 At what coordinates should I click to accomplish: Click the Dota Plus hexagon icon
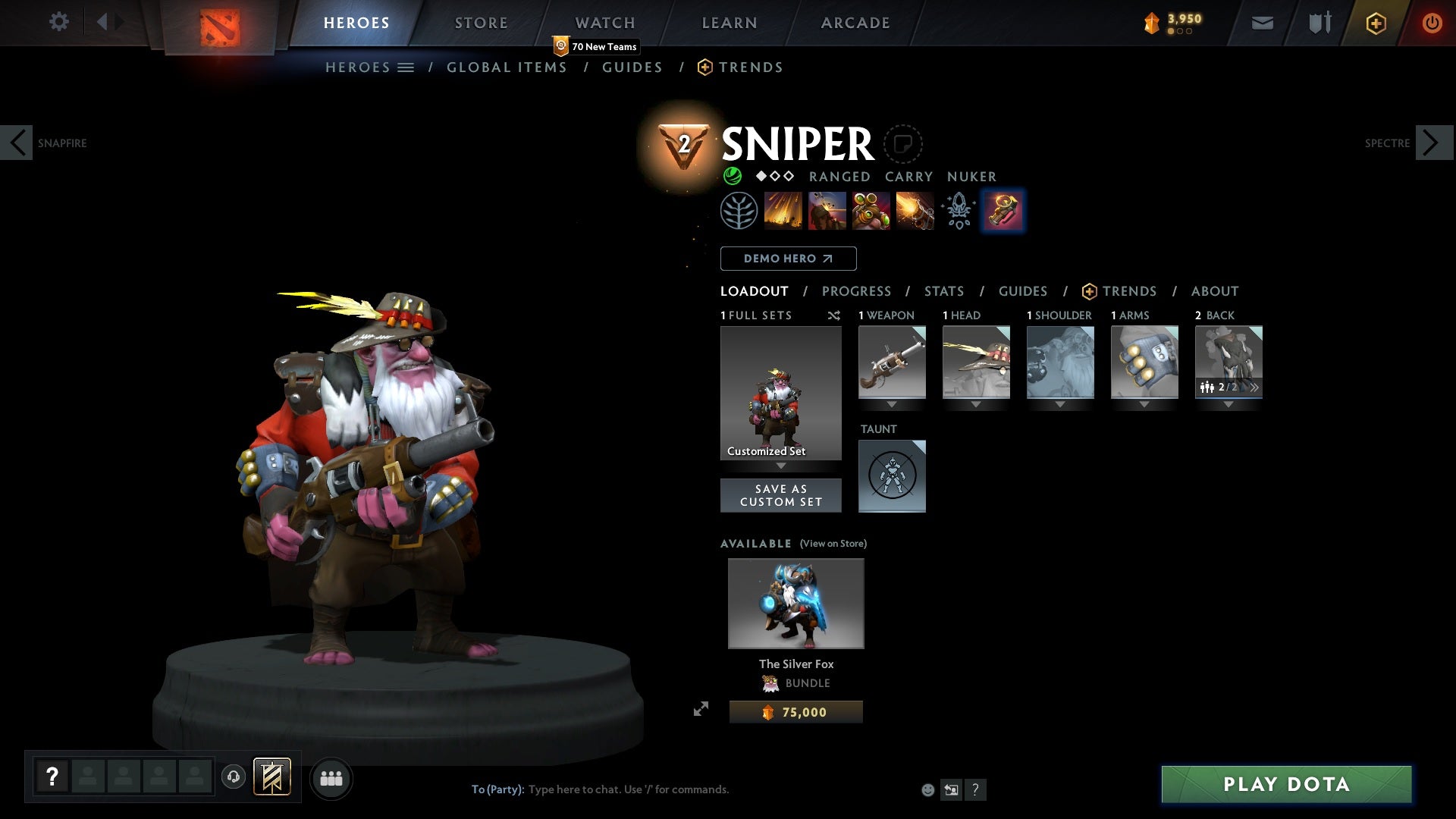click(1375, 23)
